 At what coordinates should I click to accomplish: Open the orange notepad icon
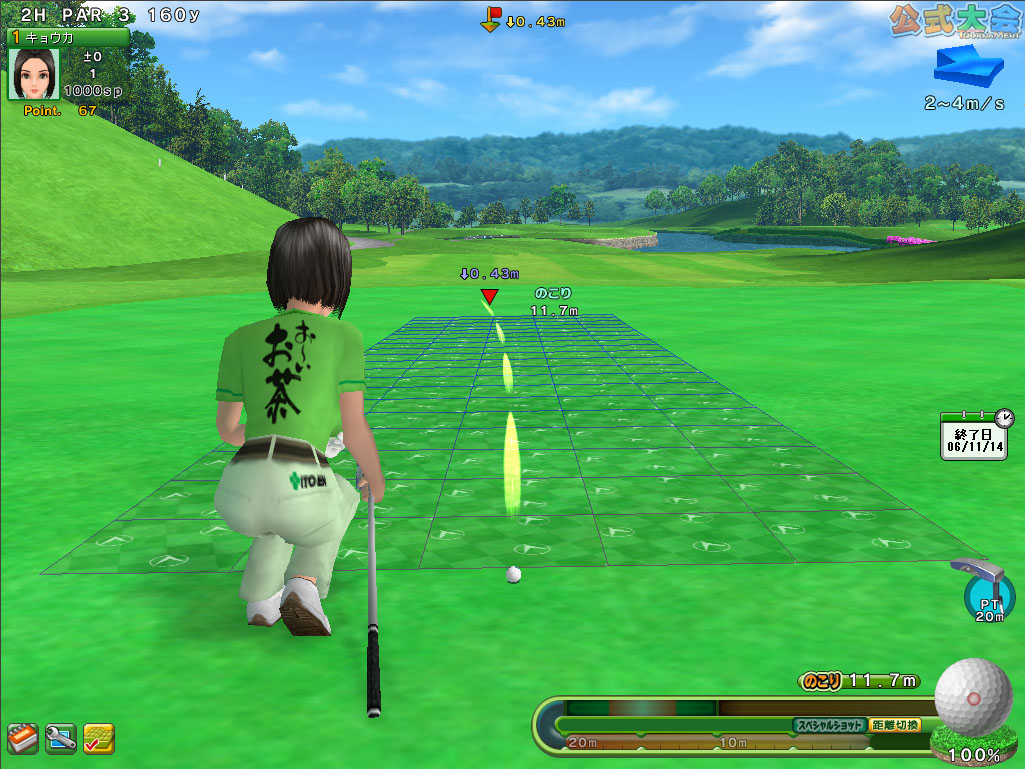tap(22, 738)
